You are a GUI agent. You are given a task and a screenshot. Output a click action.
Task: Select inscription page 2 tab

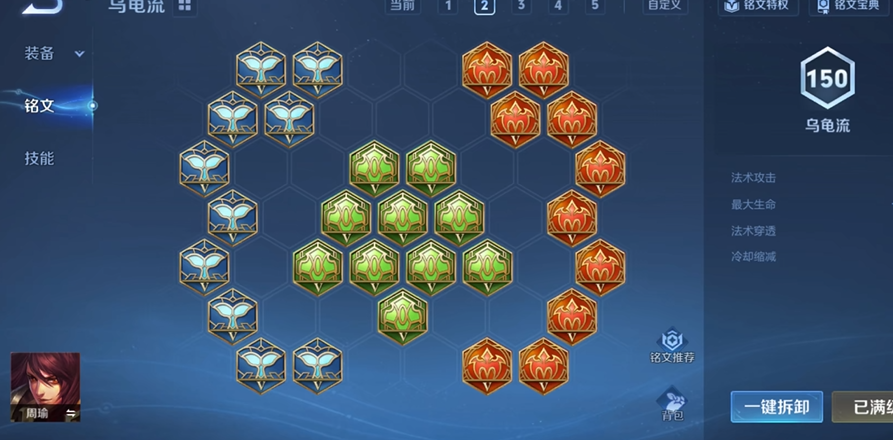tap(484, 6)
